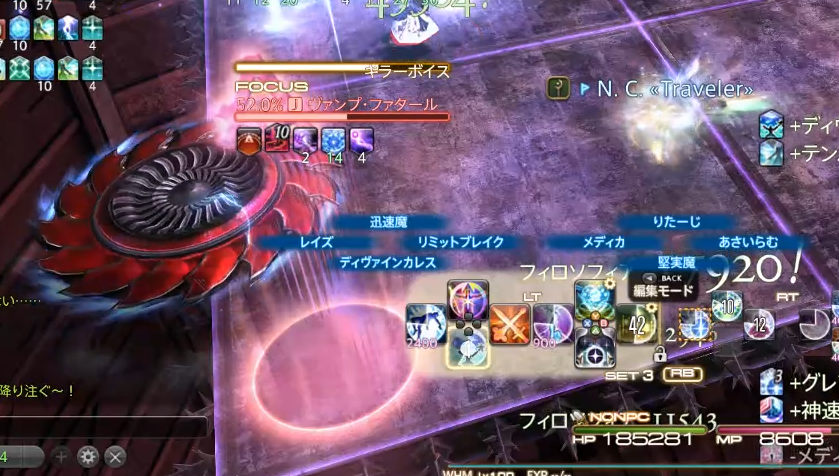Select party member N. C. «Traveler»
The image size is (839, 476).
click(x=674, y=89)
